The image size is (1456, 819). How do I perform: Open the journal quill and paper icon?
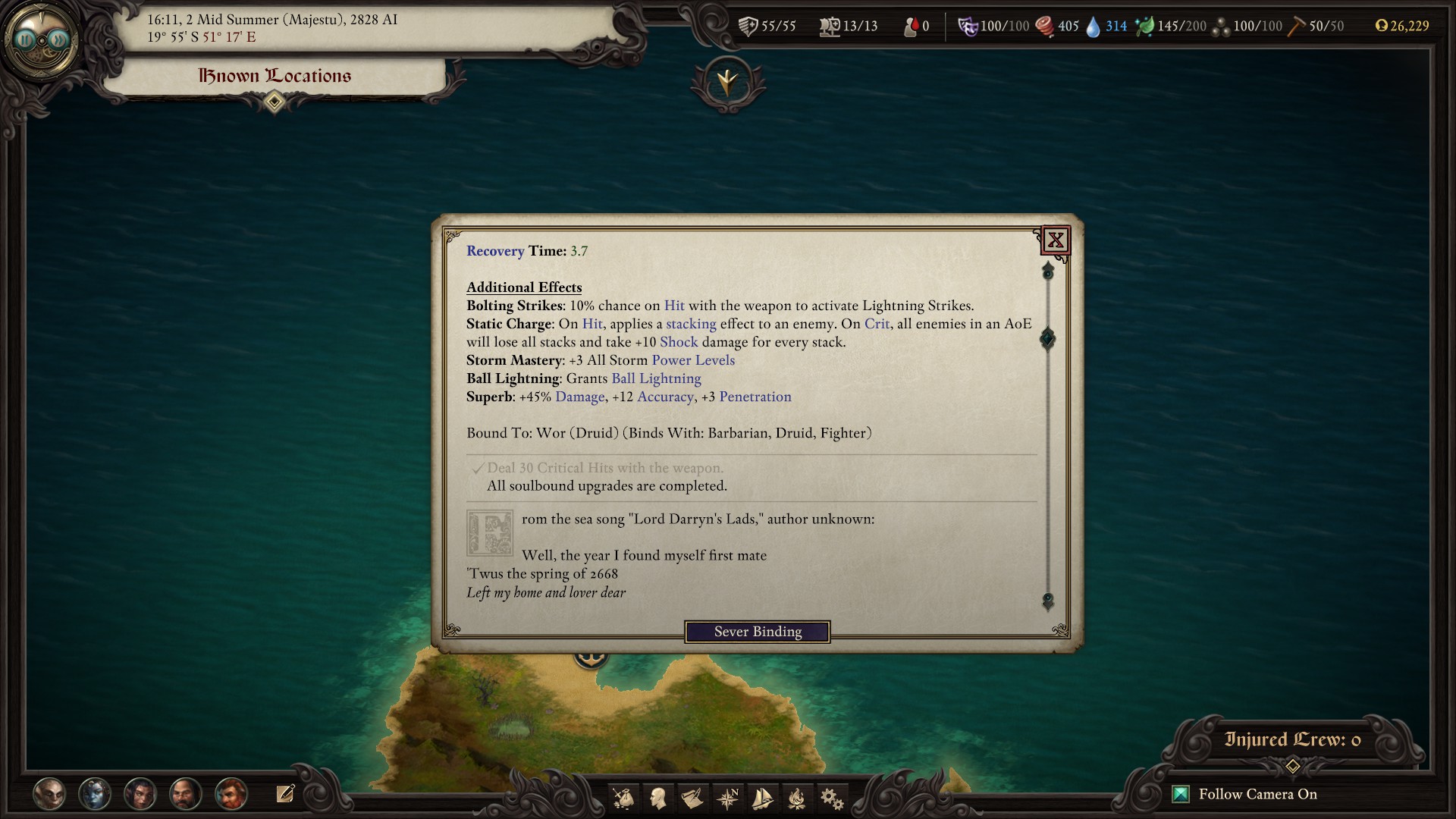pos(692,798)
